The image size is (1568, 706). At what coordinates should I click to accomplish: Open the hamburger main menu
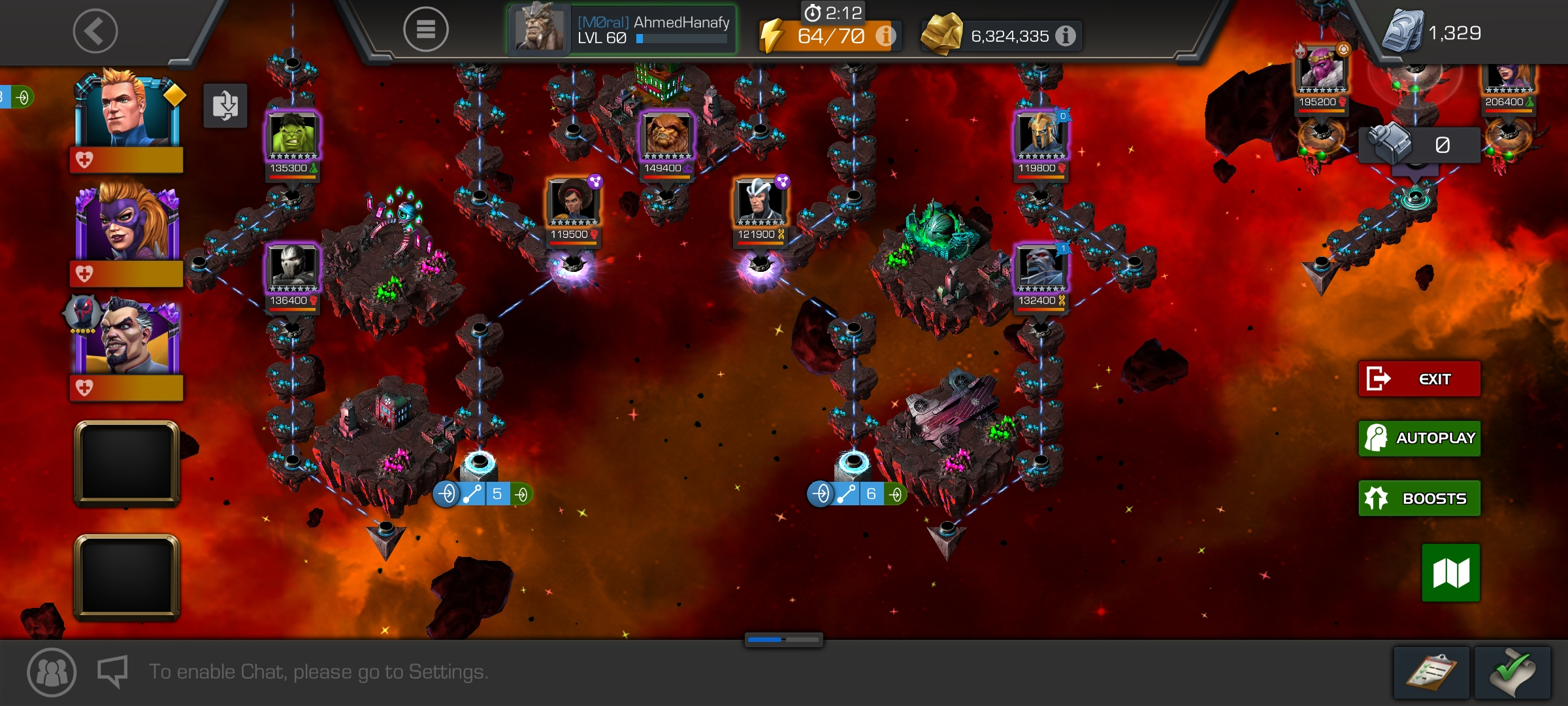click(x=425, y=29)
